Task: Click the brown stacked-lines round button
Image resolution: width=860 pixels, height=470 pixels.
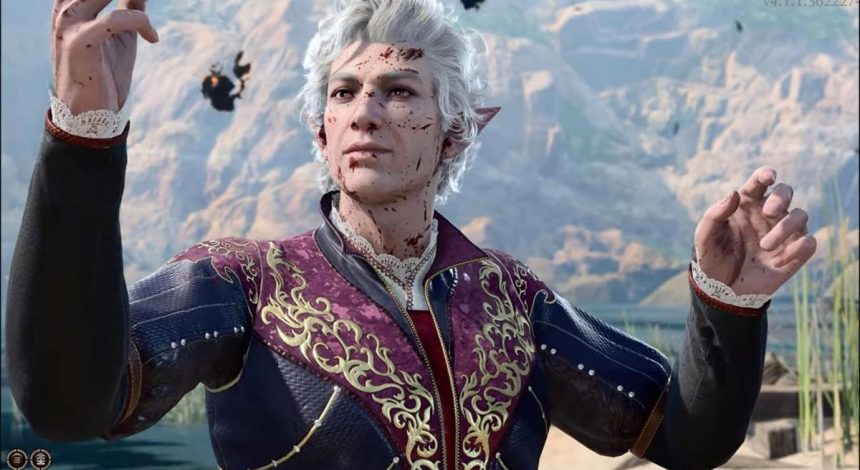Action: pos(17,460)
